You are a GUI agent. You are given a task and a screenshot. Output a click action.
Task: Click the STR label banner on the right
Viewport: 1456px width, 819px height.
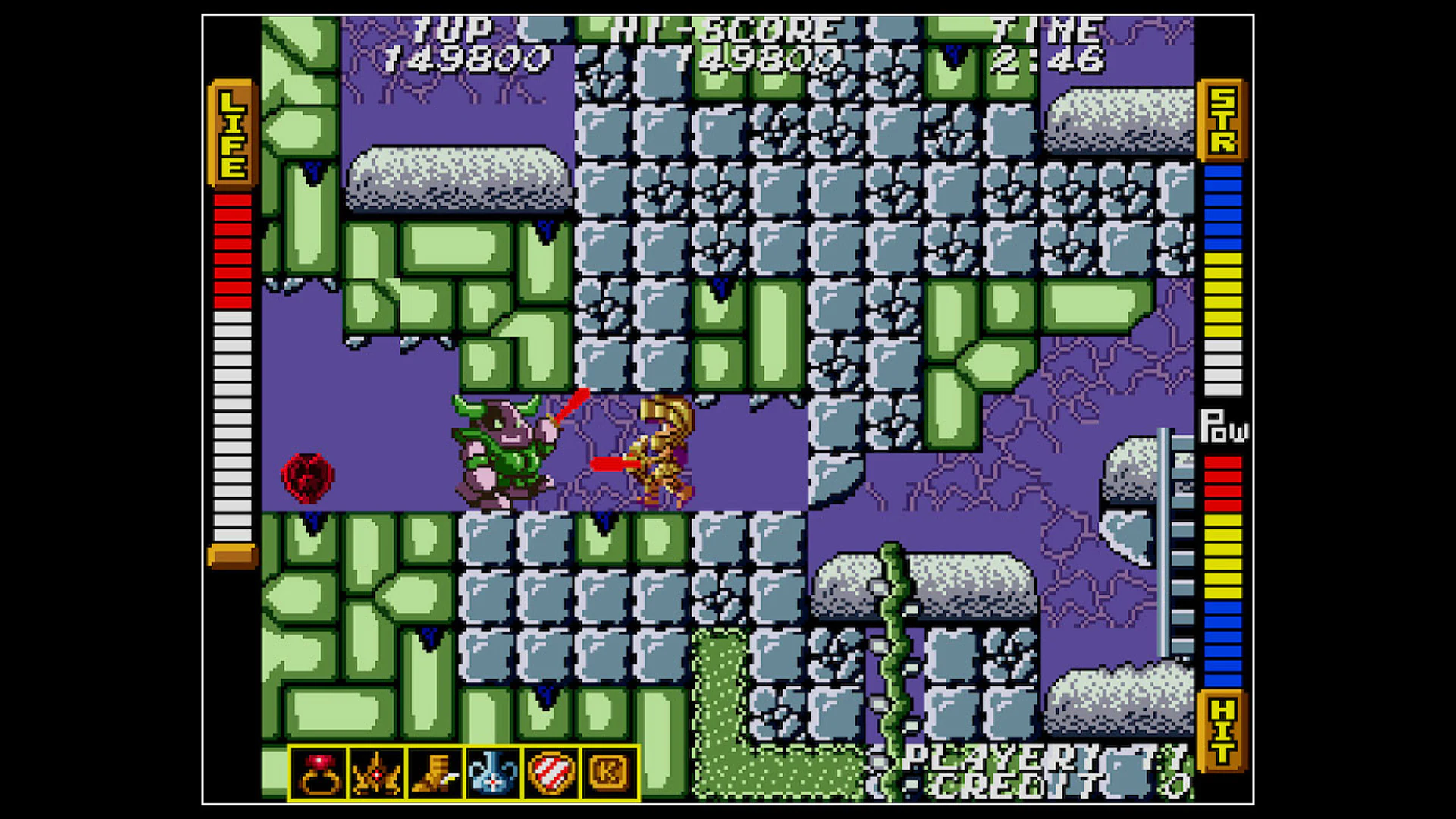1223,121
